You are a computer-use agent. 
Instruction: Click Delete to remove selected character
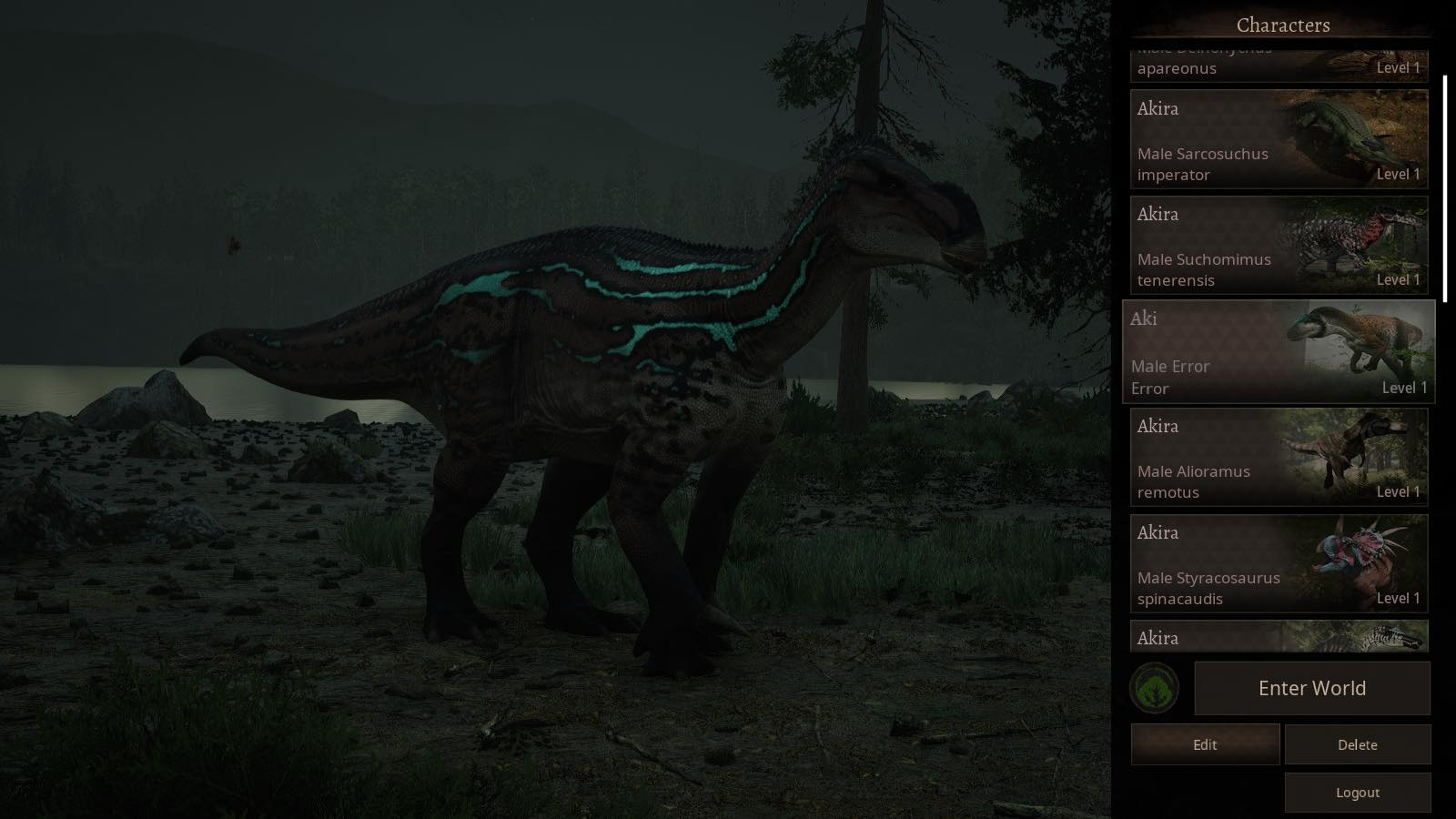pyautogui.click(x=1358, y=744)
